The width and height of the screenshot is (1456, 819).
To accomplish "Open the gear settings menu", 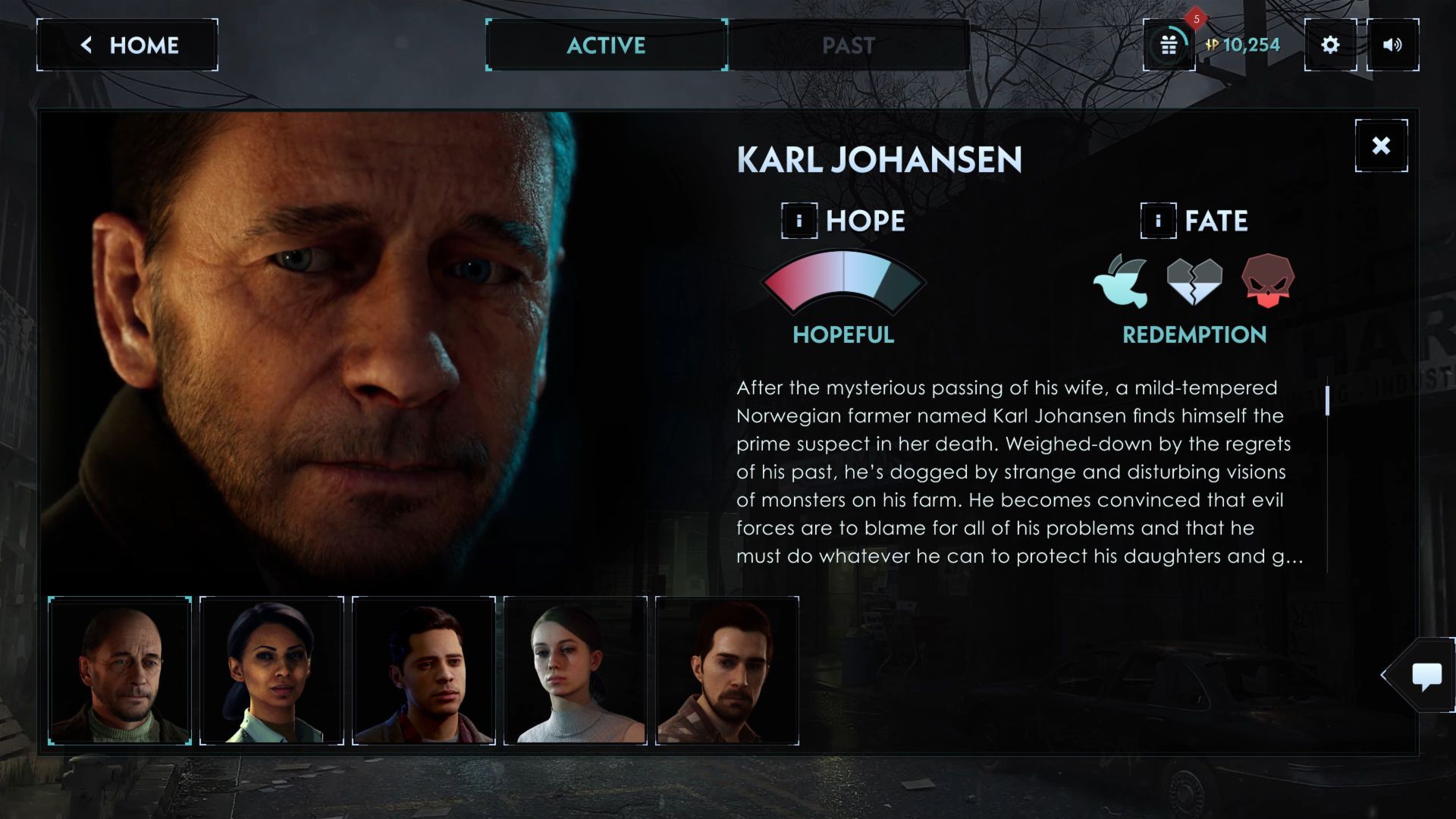I will coord(1330,45).
